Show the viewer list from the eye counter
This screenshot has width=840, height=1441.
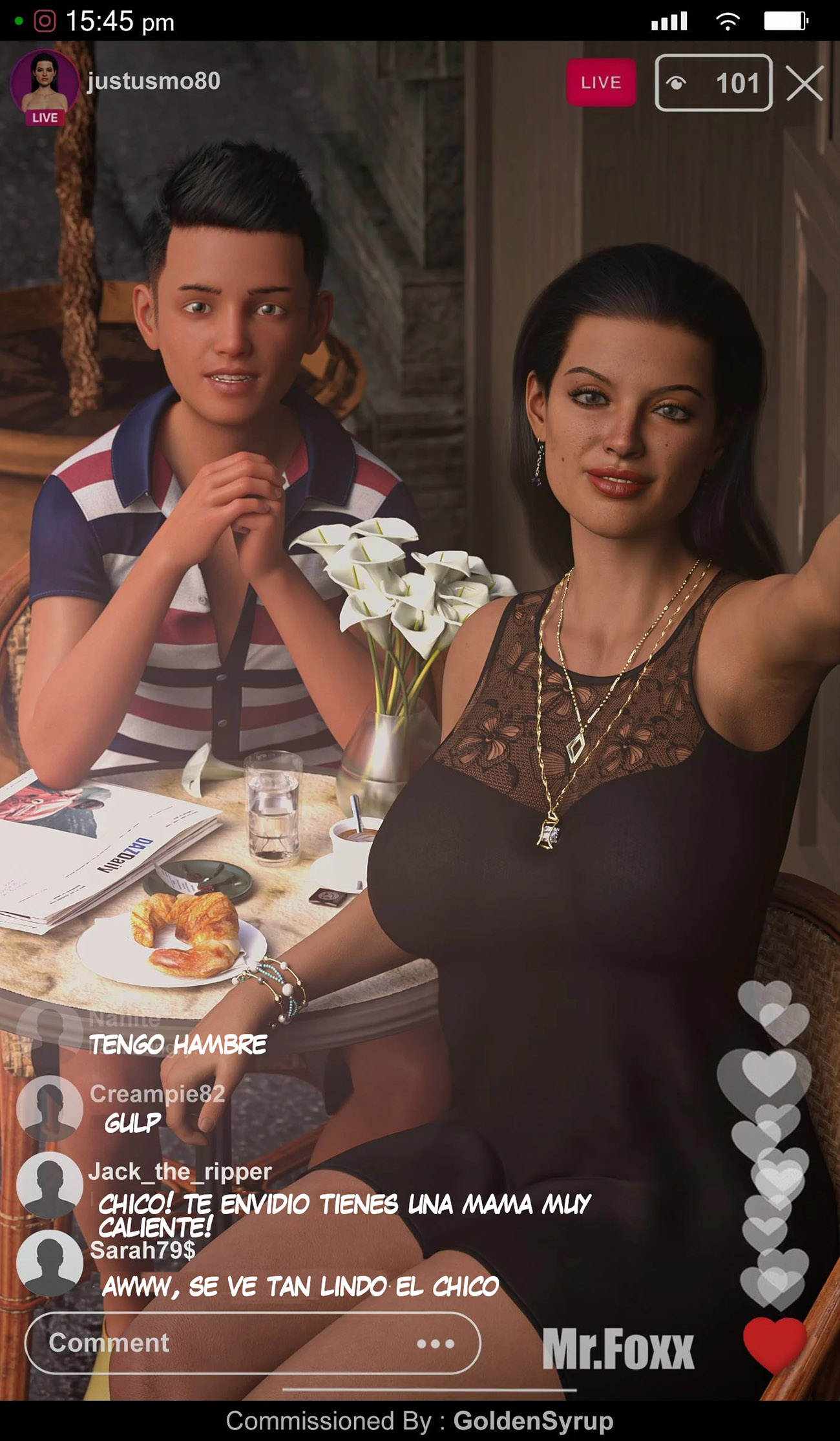pyautogui.click(x=713, y=83)
